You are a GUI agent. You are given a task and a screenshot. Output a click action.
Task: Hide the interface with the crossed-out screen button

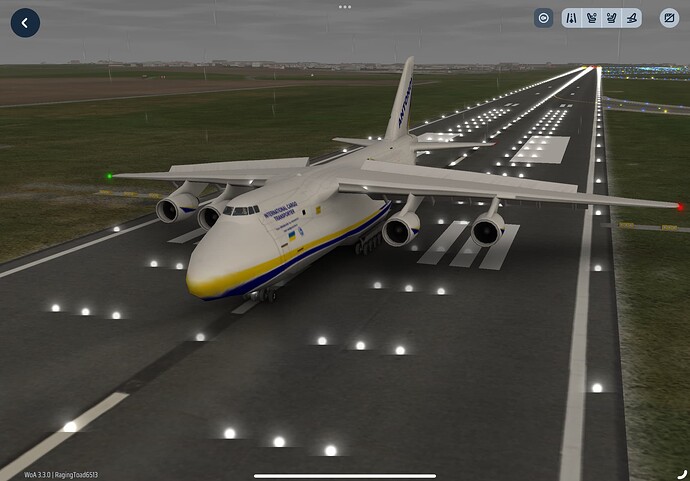669,18
